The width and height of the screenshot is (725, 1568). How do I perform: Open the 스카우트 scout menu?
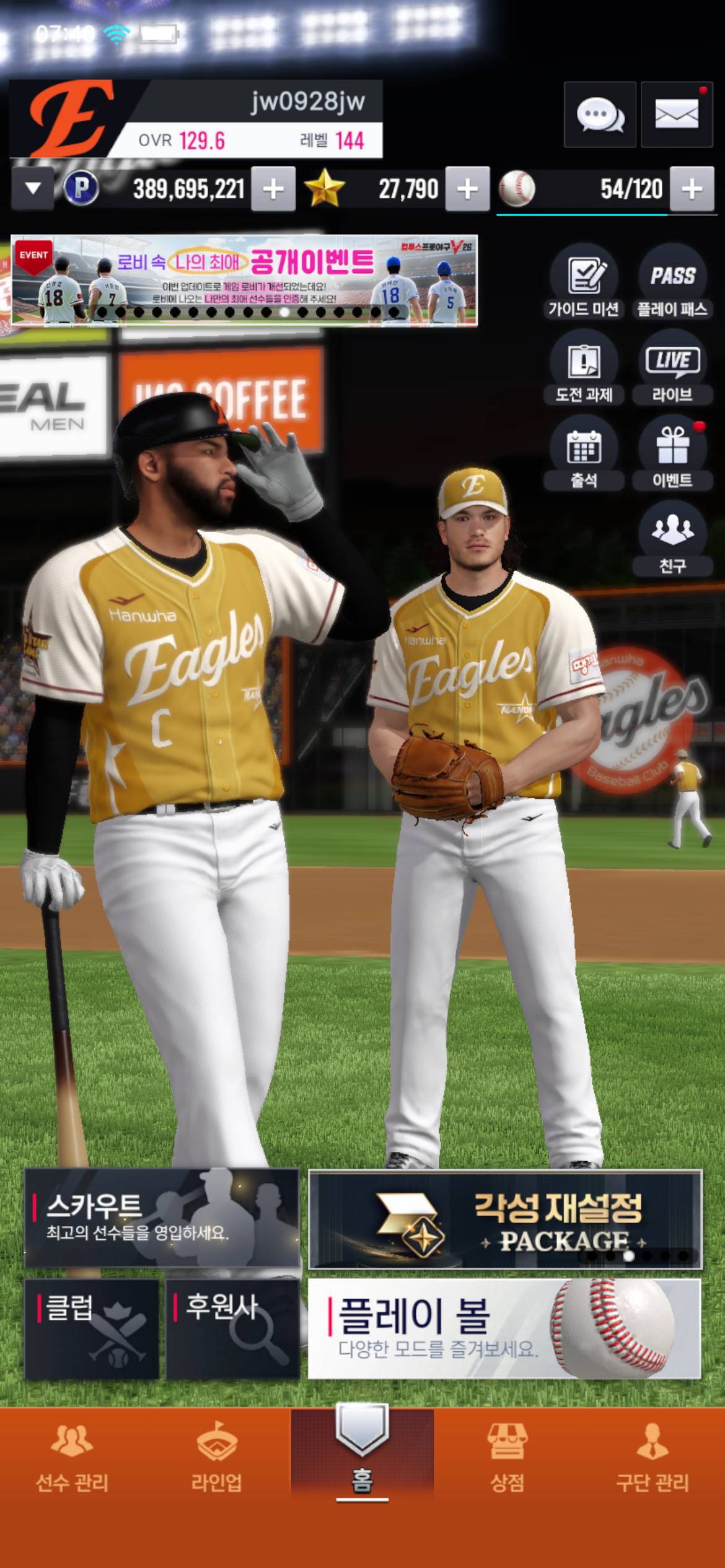162,1217
